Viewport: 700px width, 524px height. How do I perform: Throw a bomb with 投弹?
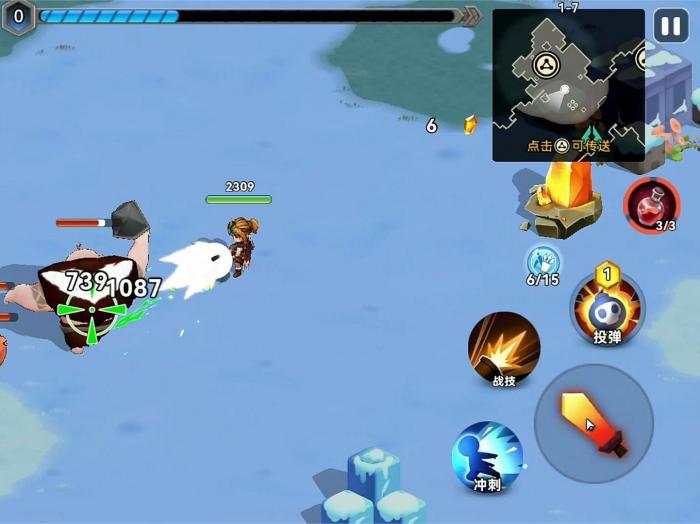607,309
